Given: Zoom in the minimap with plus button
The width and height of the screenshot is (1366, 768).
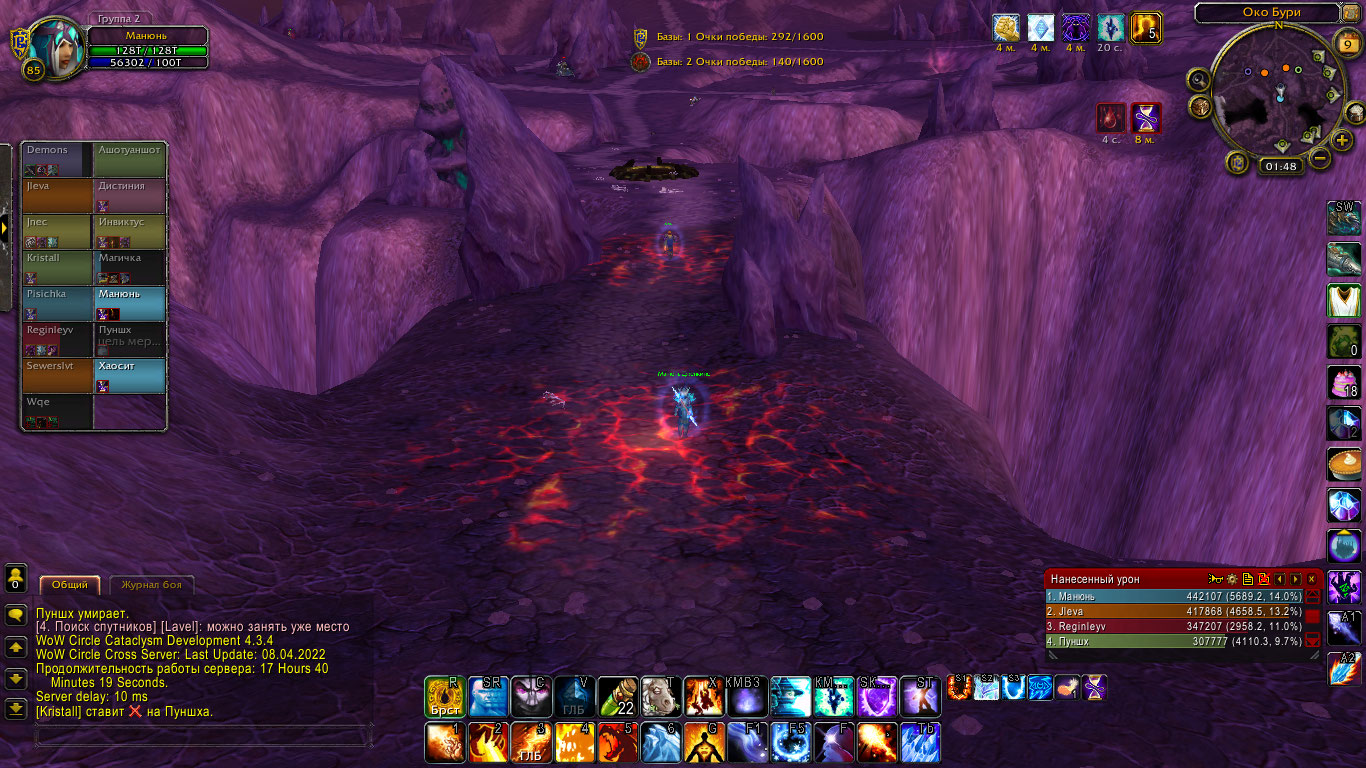Looking at the screenshot, I should click(1342, 140).
